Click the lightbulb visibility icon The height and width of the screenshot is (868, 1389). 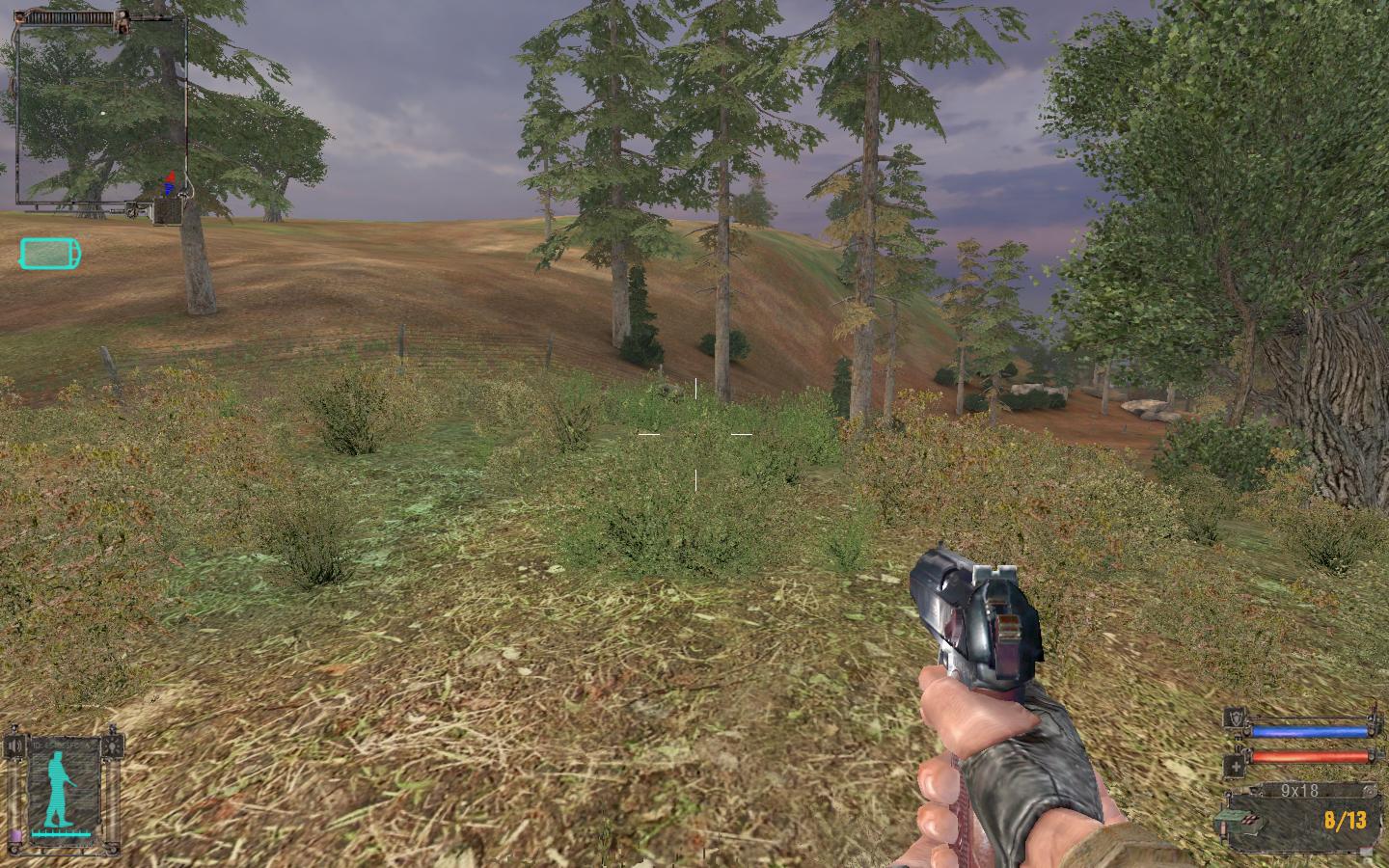tap(115, 746)
